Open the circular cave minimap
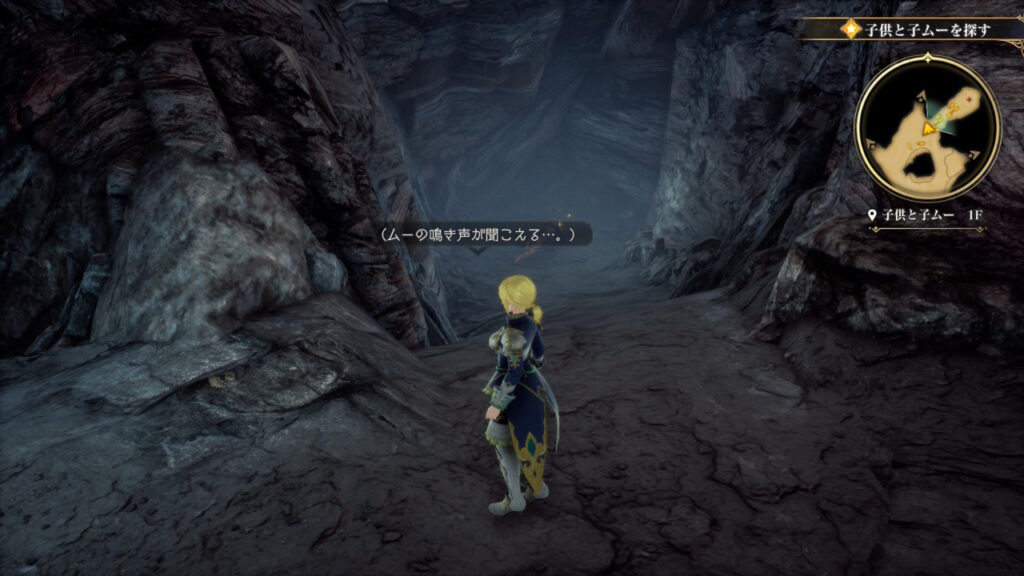The width and height of the screenshot is (1024, 576). tap(927, 127)
